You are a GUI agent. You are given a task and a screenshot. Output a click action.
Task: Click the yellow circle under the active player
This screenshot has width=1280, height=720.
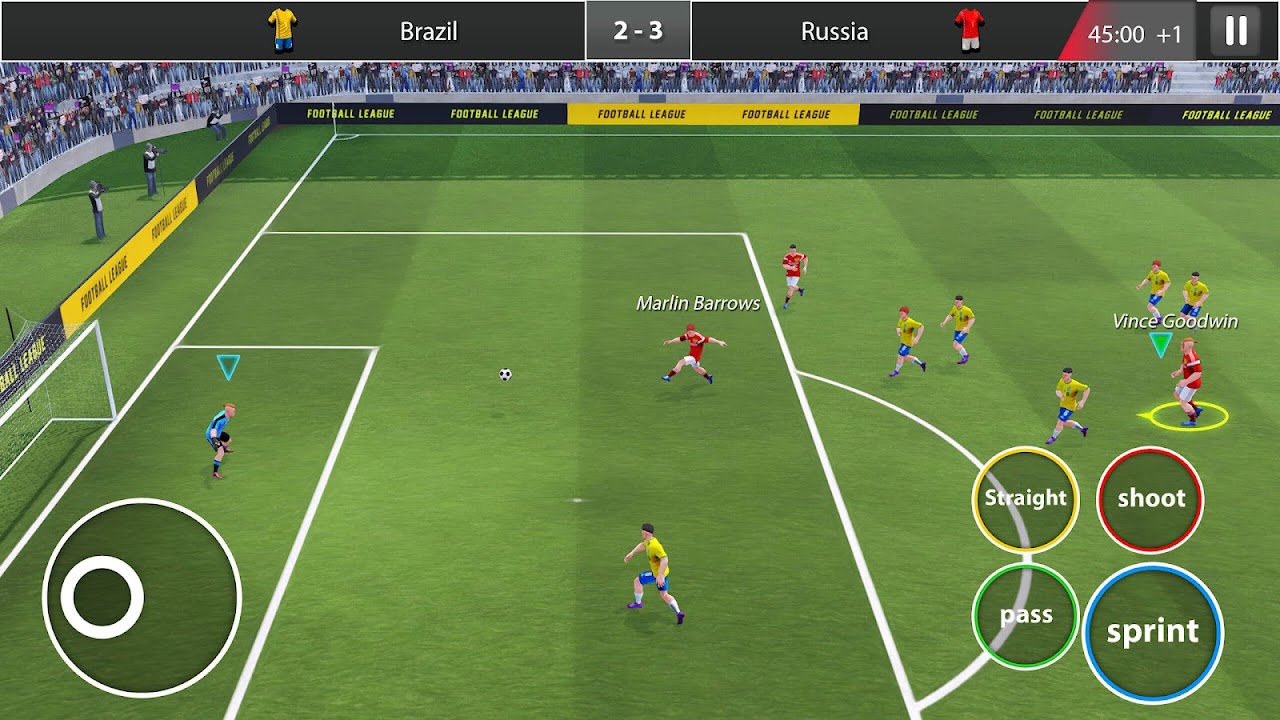coord(1188,415)
